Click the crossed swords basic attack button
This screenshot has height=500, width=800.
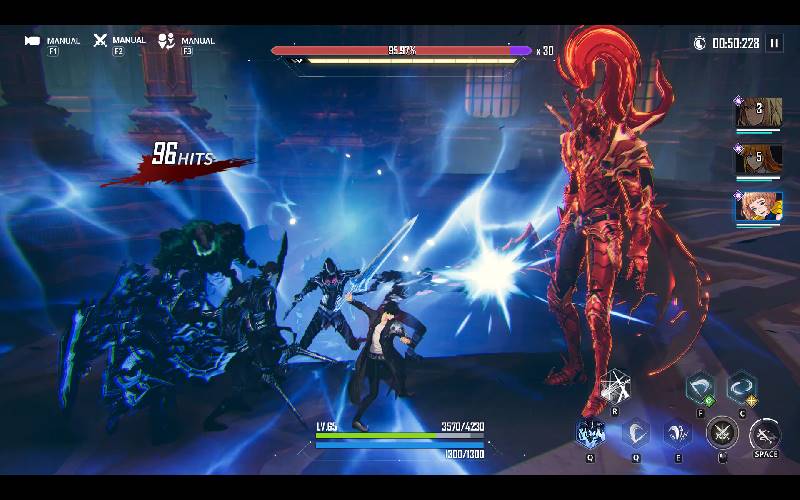[x=721, y=433]
